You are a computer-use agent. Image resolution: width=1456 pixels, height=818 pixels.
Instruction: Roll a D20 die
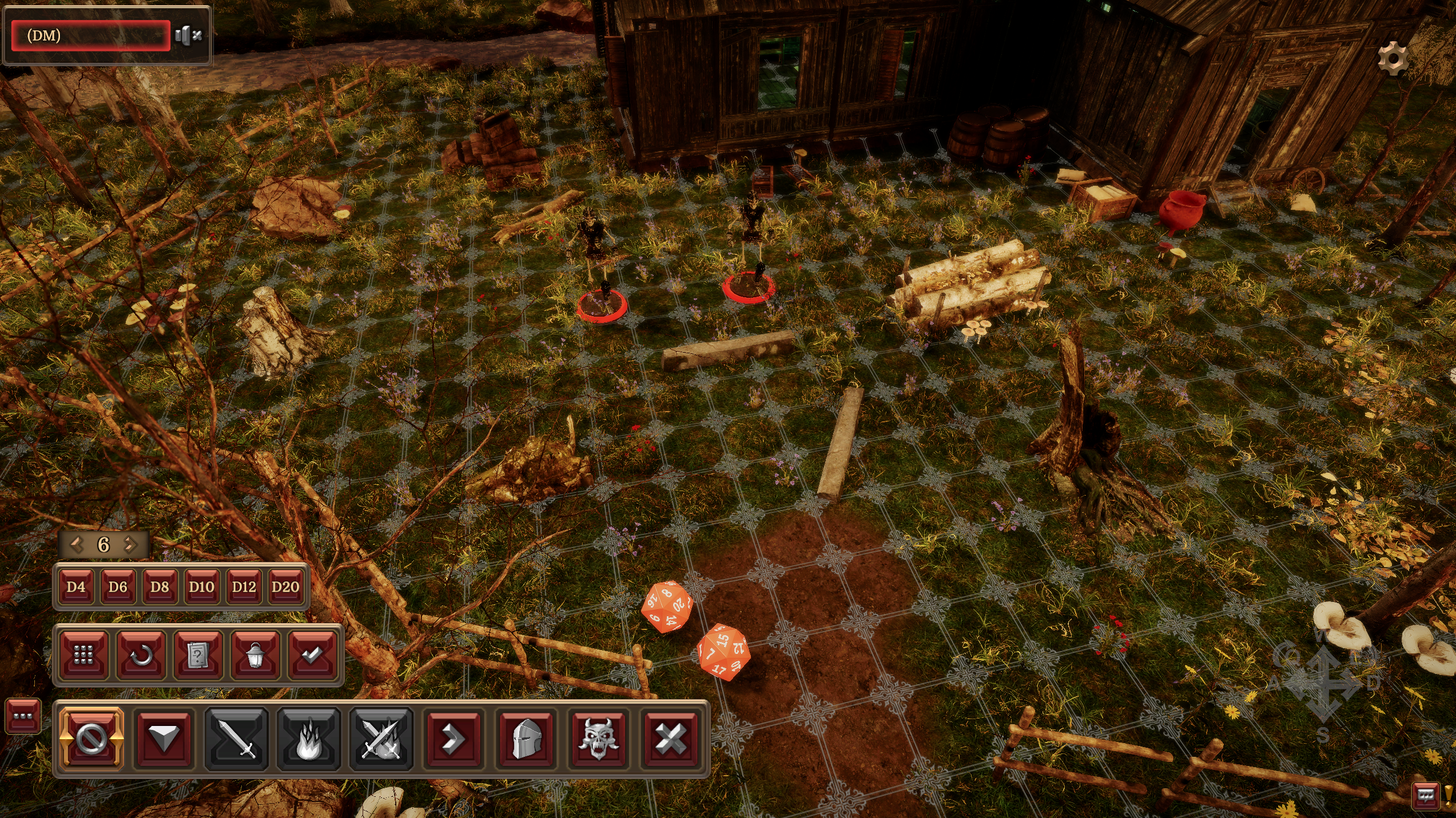click(x=285, y=586)
